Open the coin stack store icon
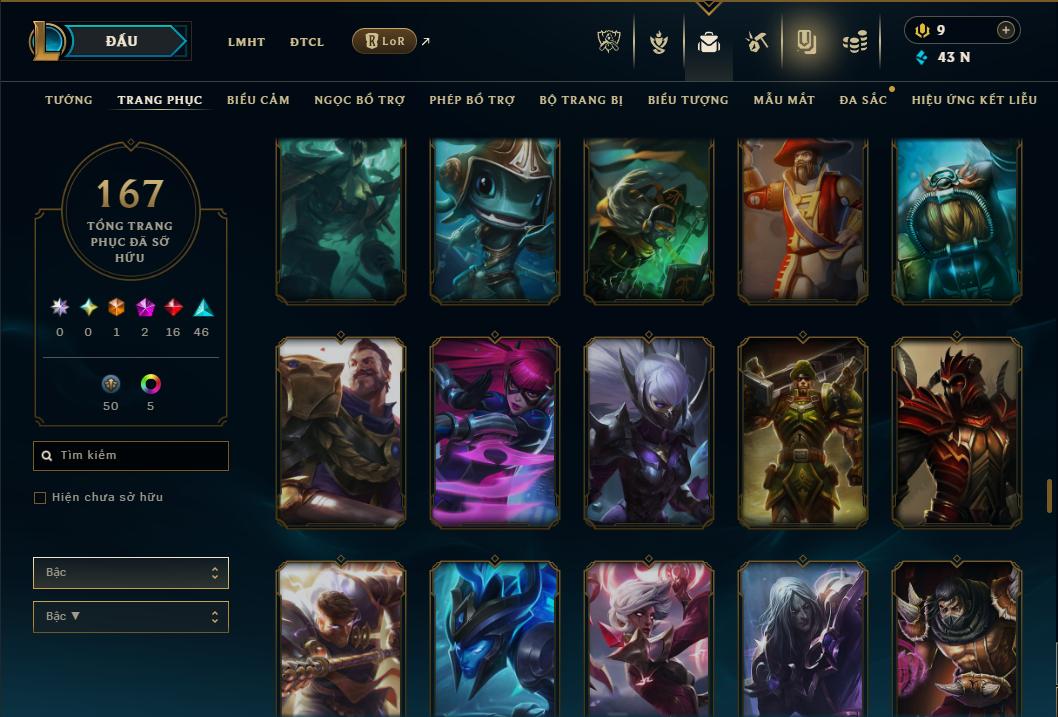 (x=854, y=42)
